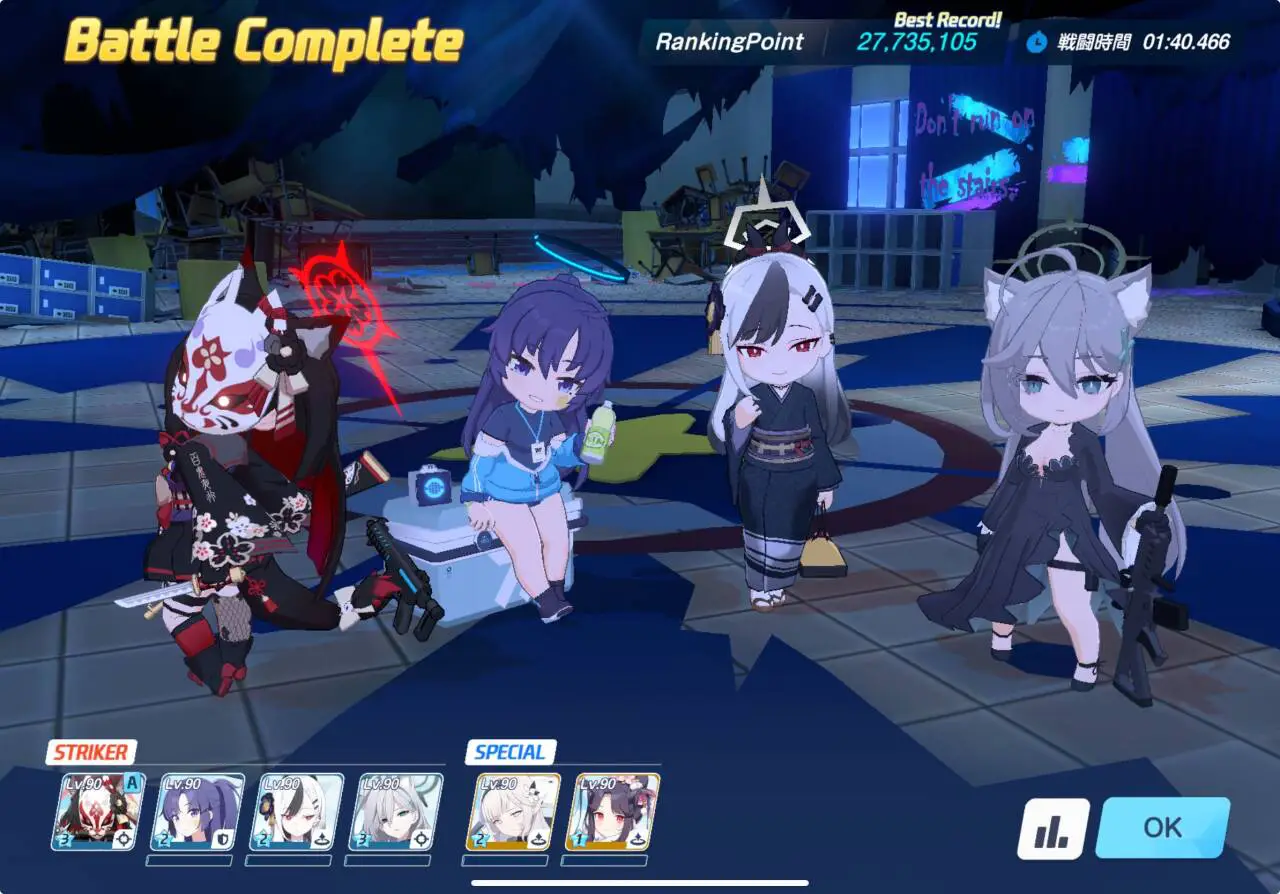1280x894 pixels.
Task: Select the fox-masked striker portrait
Action: 99,812
